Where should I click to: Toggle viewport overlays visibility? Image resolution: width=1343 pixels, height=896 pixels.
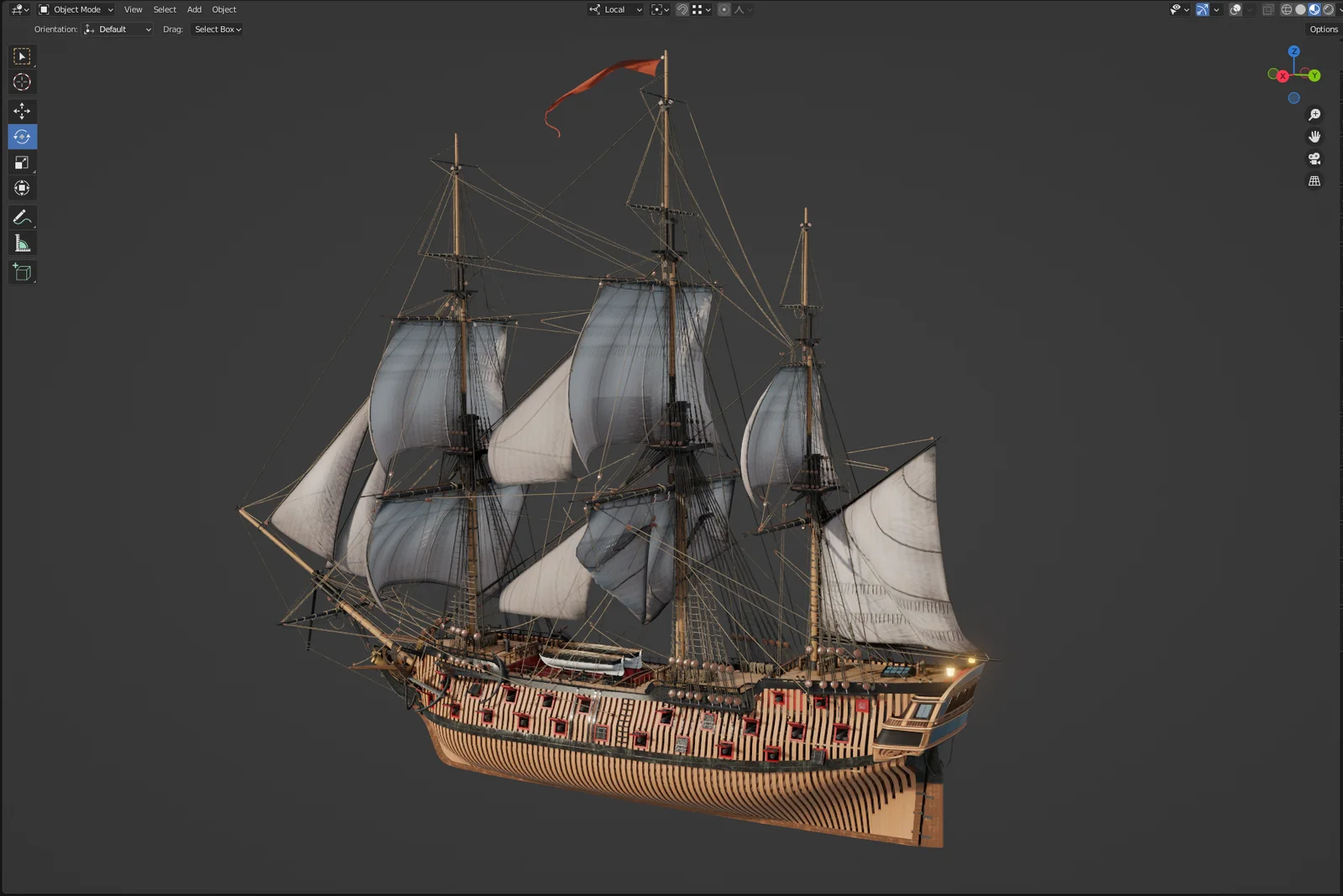tap(1234, 9)
